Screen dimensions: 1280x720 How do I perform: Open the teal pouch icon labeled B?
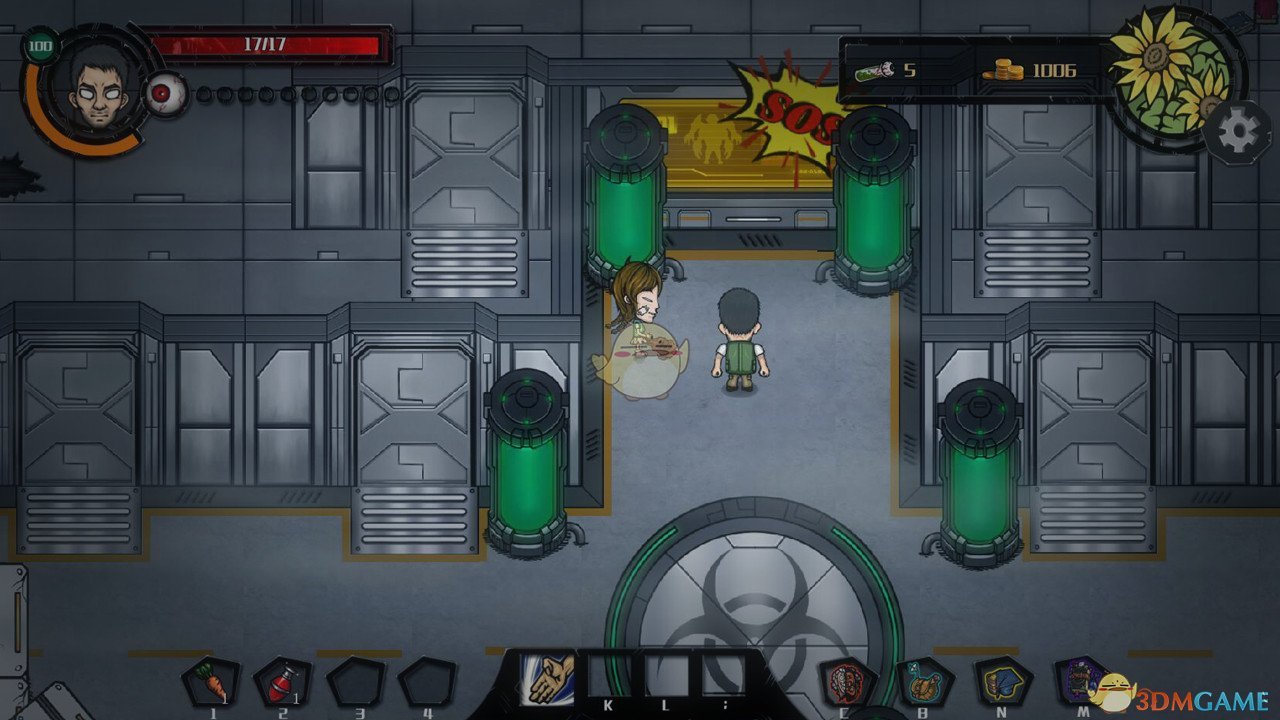(924, 682)
